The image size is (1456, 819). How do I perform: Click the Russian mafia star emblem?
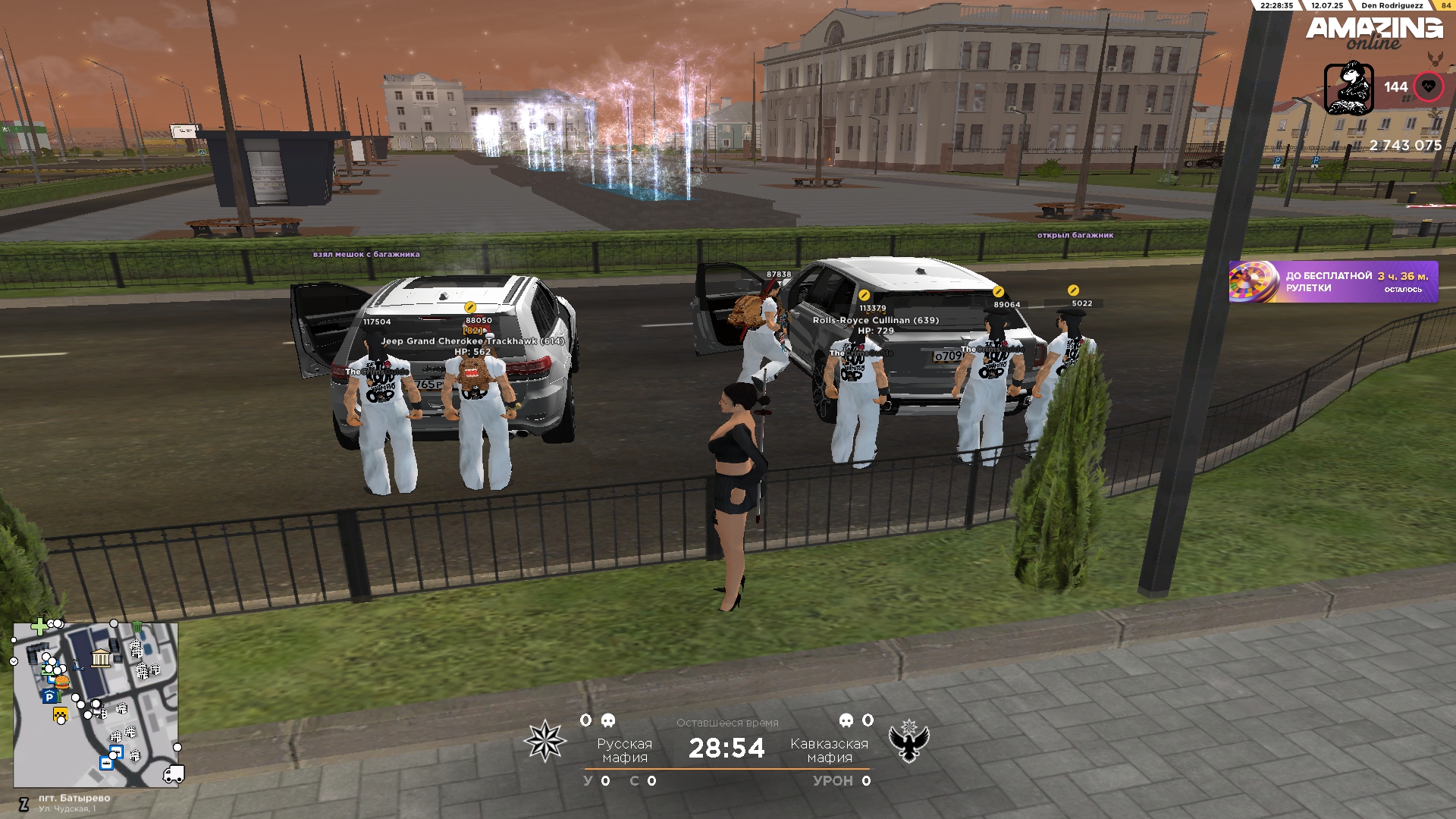click(545, 741)
